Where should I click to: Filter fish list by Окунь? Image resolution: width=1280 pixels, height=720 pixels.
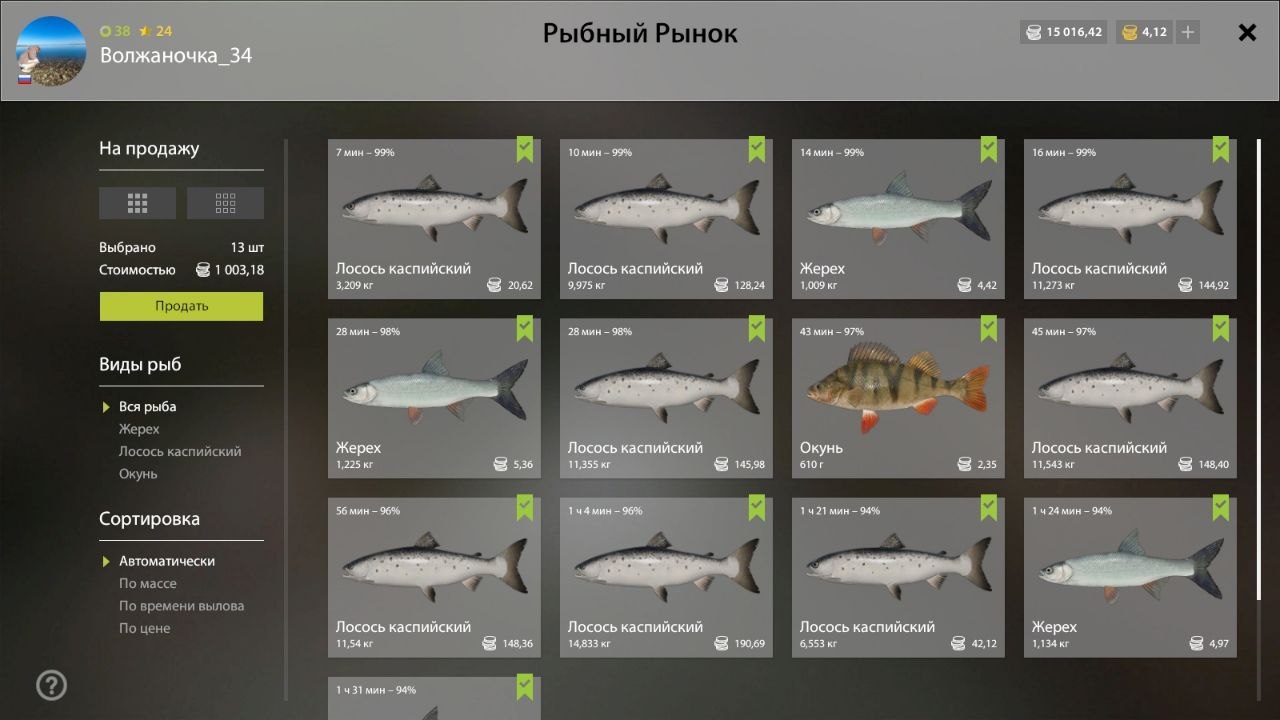pyautogui.click(x=138, y=474)
